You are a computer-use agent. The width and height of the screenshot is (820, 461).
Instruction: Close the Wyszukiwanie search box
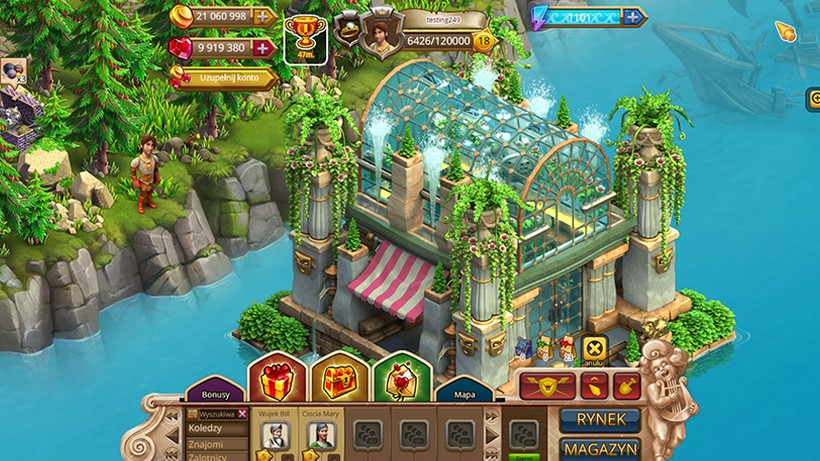point(242,413)
